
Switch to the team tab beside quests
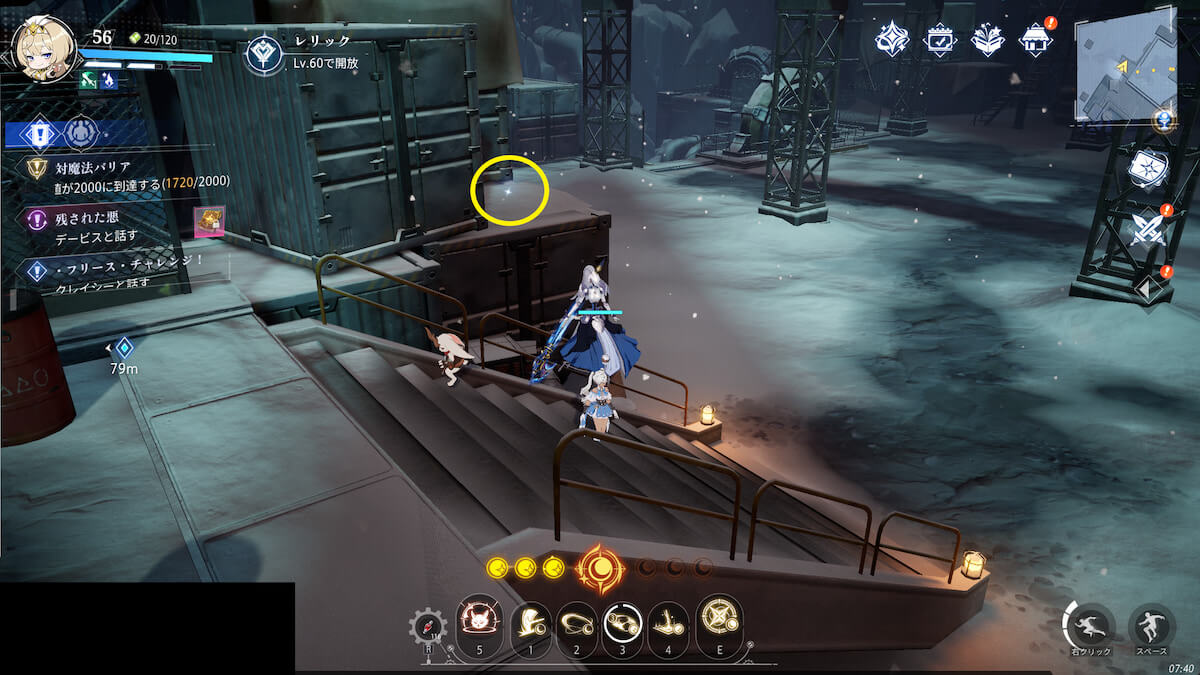[81, 133]
